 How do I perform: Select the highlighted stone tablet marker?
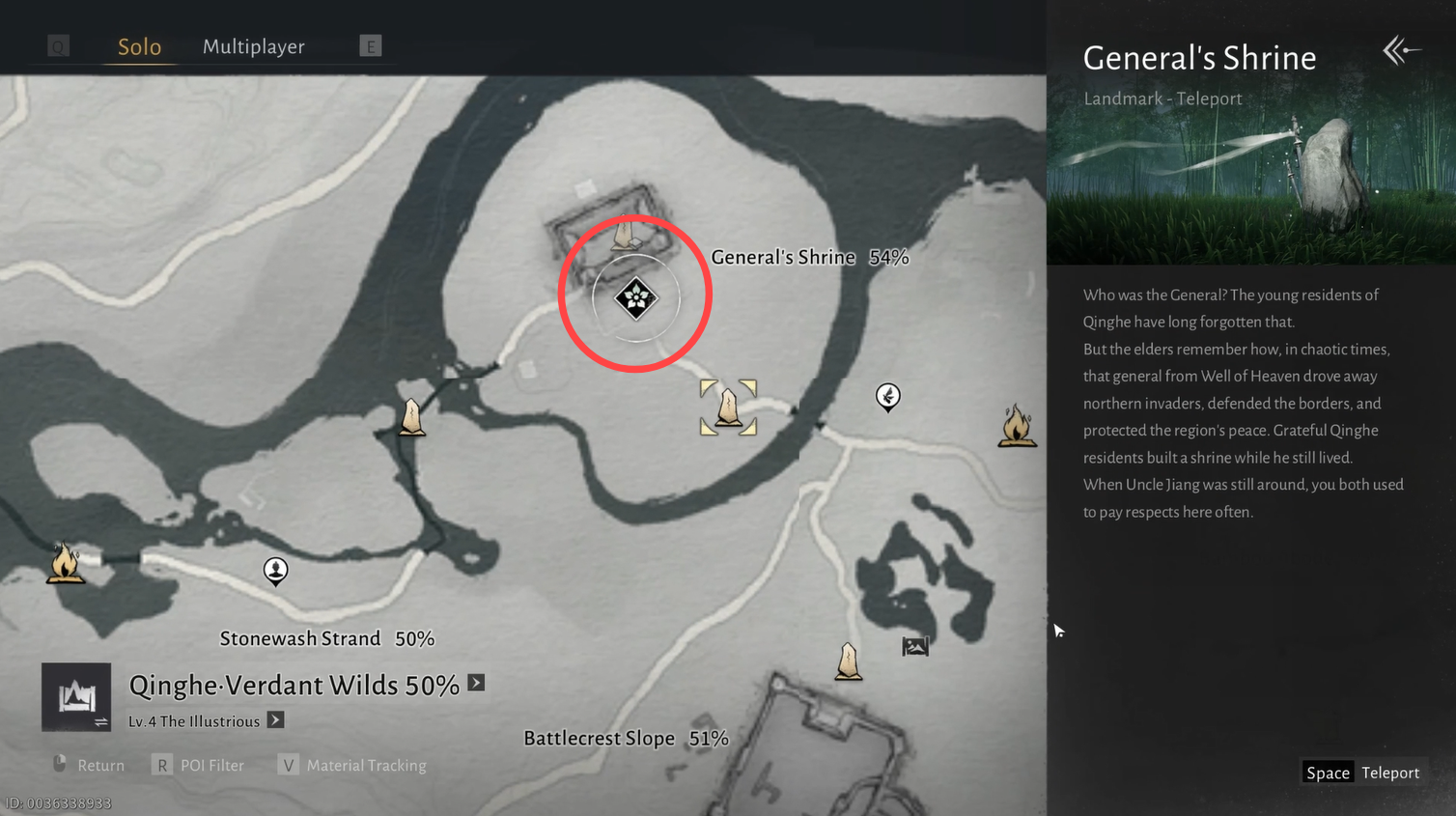[x=728, y=408]
